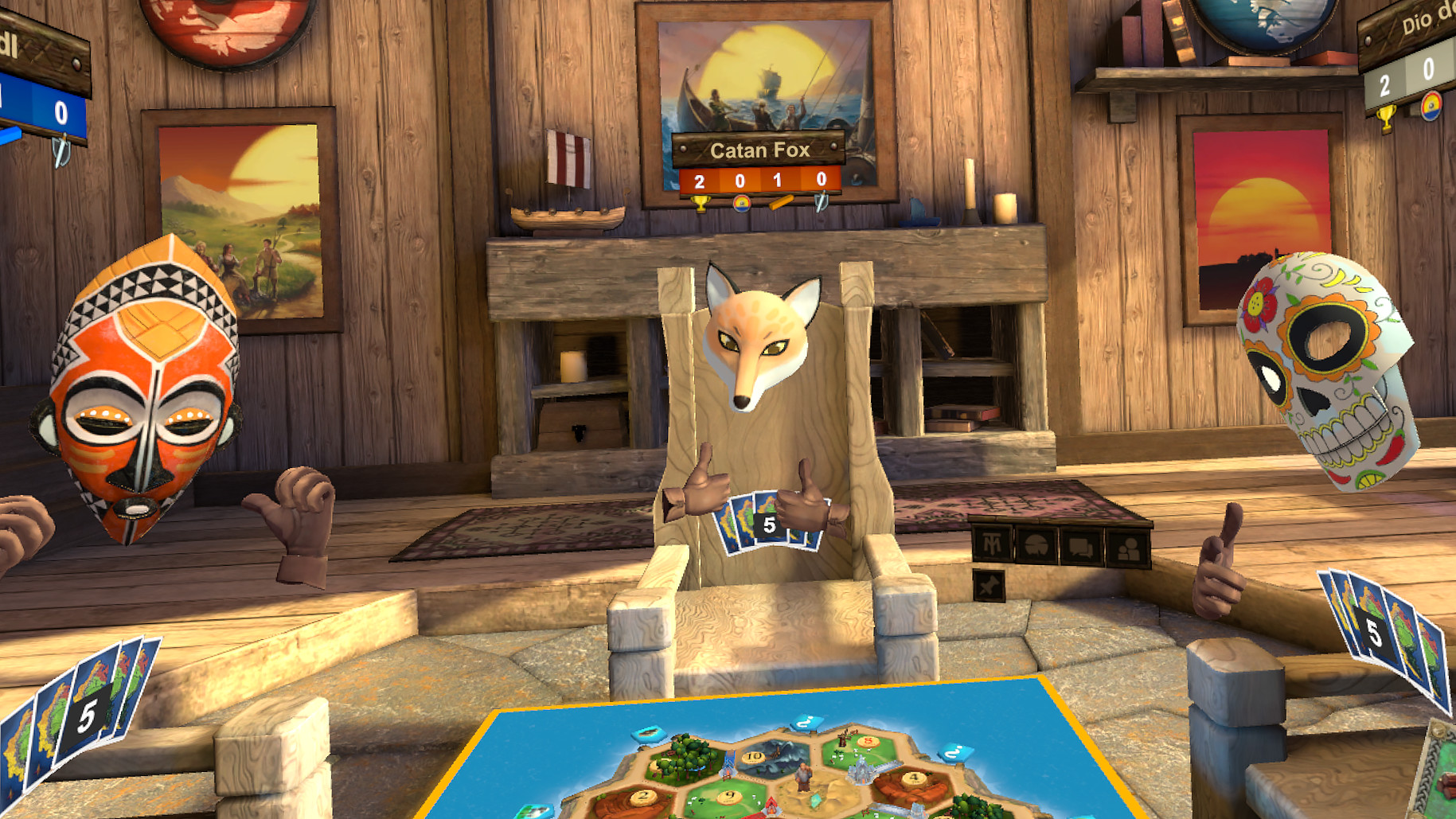
Task: Select the Catan logo tile on the menu board
Action: point(992,543)
